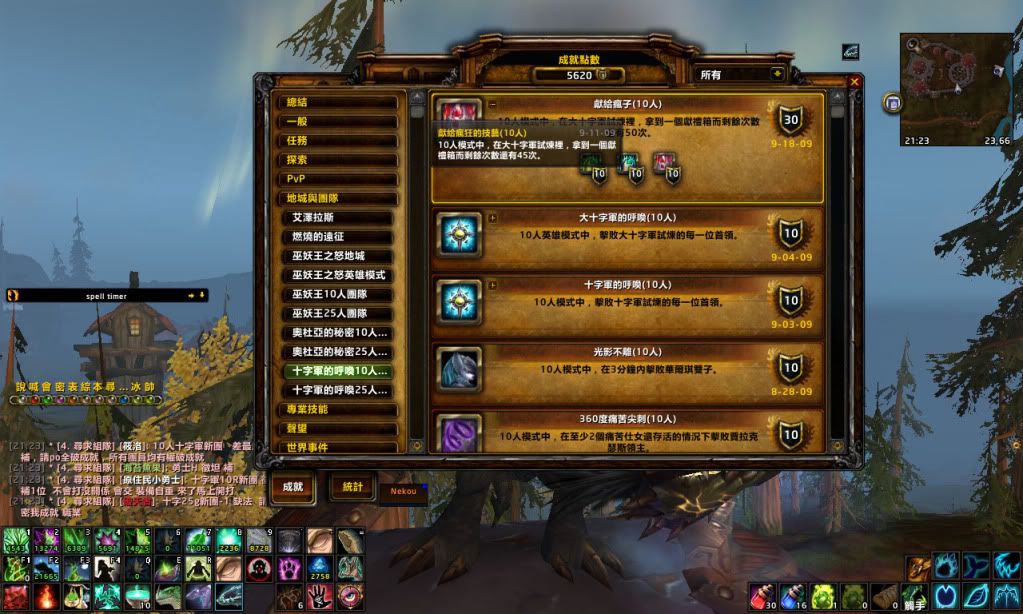Open the 艾澤拉斯 subcategory

tap(341, 217)
